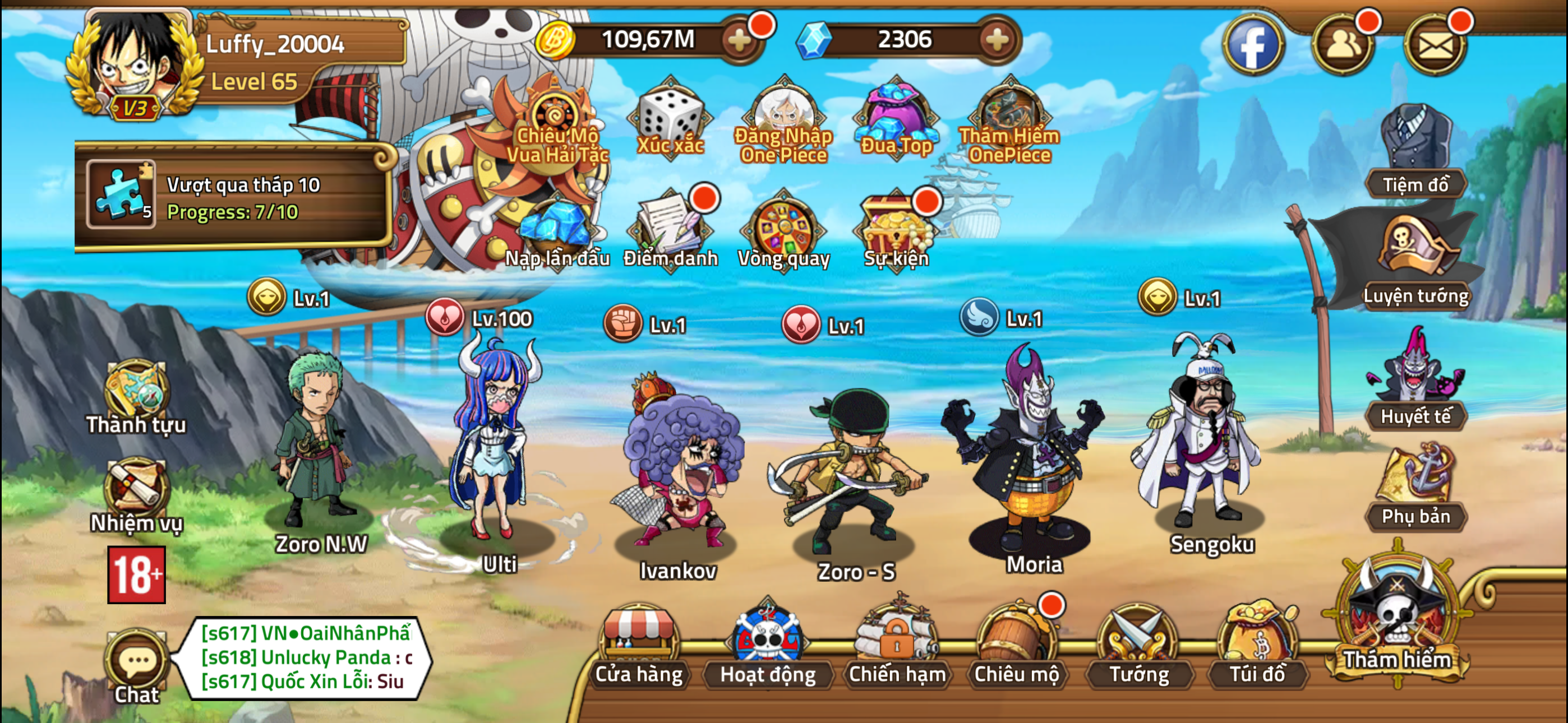Add more gold coins with plus button
Viewport: 1568px width, 723px height.
point(740,40)
